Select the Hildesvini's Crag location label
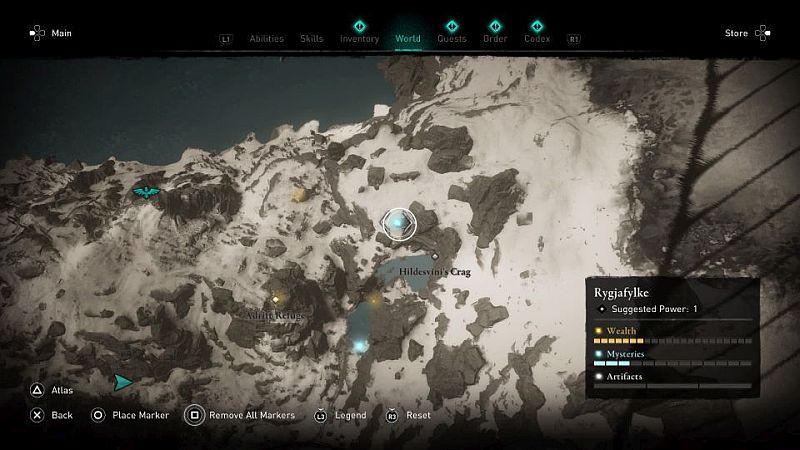The width and height of the screenshot is (800, 450). (435, 271)
